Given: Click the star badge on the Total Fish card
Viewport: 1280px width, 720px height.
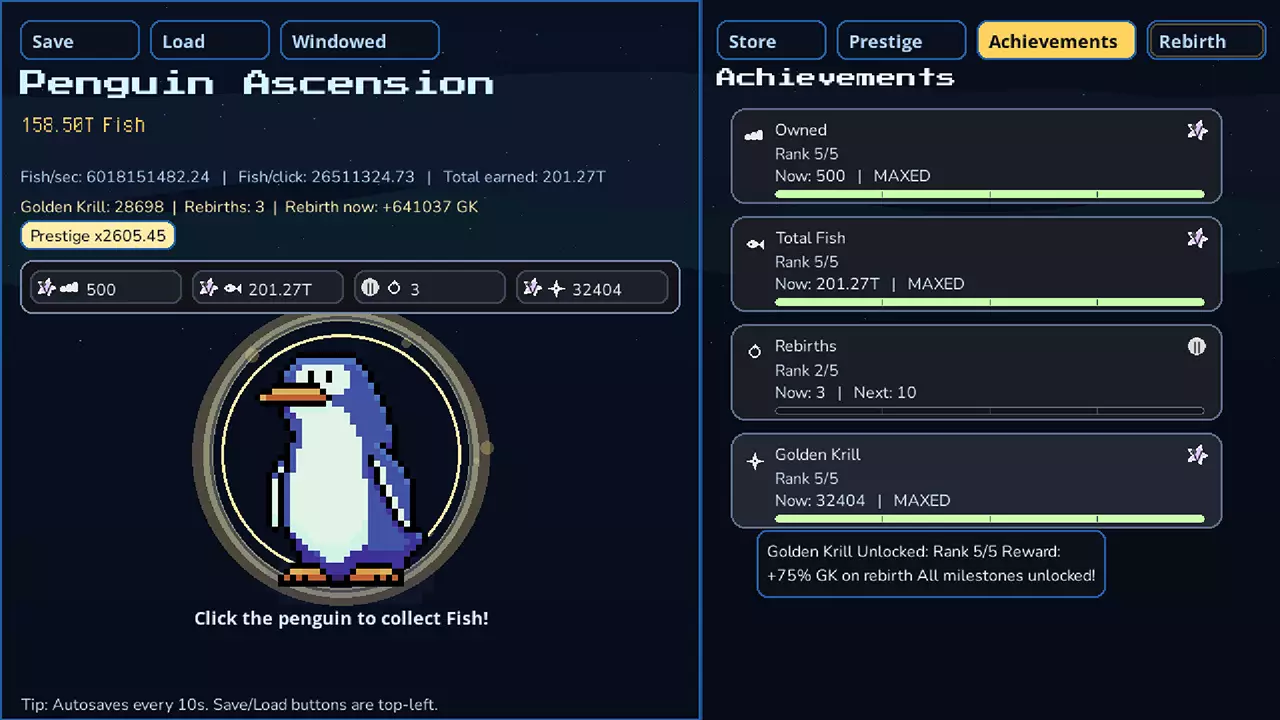Looking at the screenshot, I should [x=1197, y=238].
